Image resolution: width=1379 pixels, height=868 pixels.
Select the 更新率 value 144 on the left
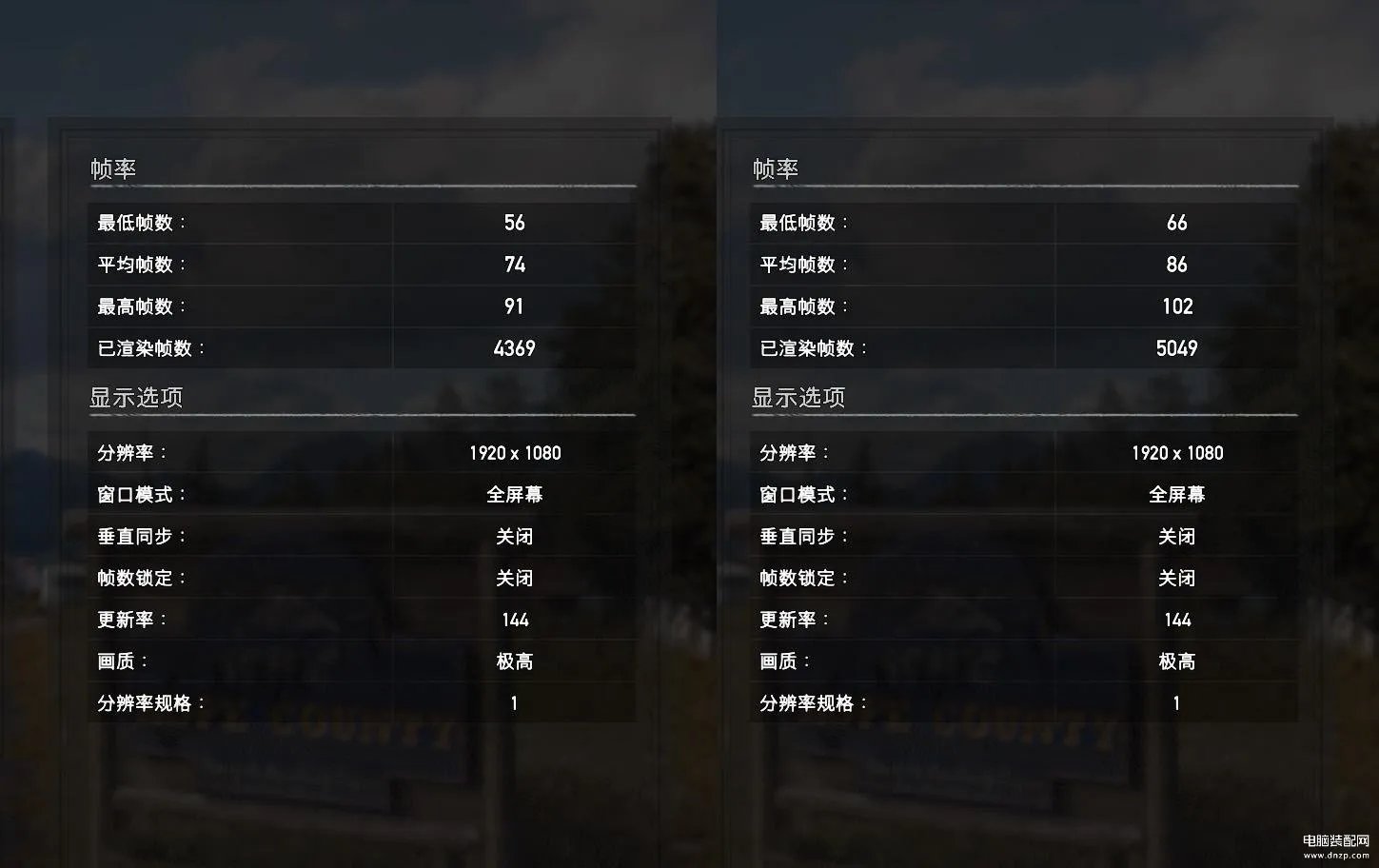tap(514, 619)
